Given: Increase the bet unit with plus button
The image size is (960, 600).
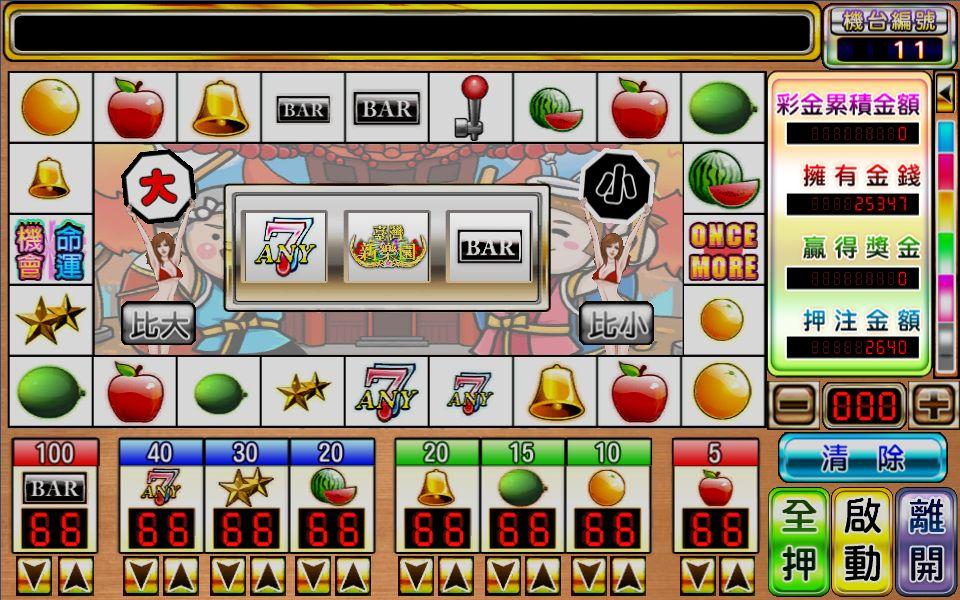Looking at the screenshot, I should click(934, 406).
